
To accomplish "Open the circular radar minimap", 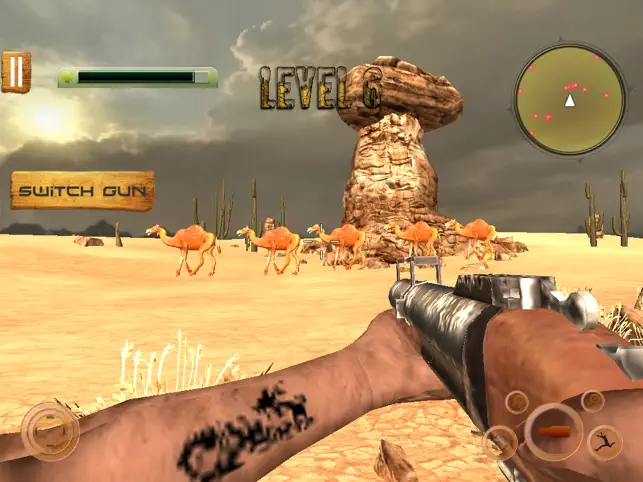I will (x=569, y=100).
